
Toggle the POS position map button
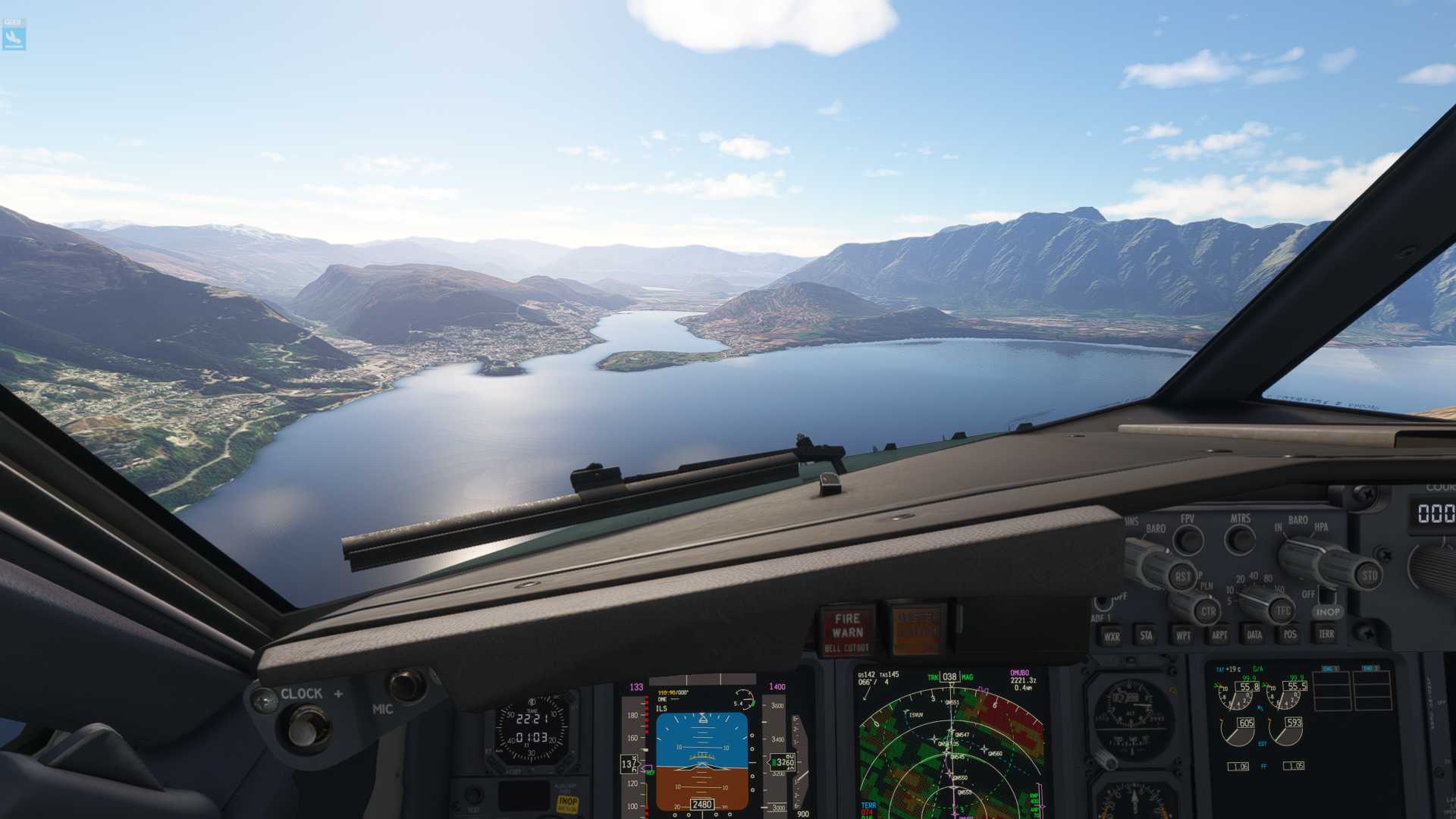pyautogui.click(x=1290, y=634)
